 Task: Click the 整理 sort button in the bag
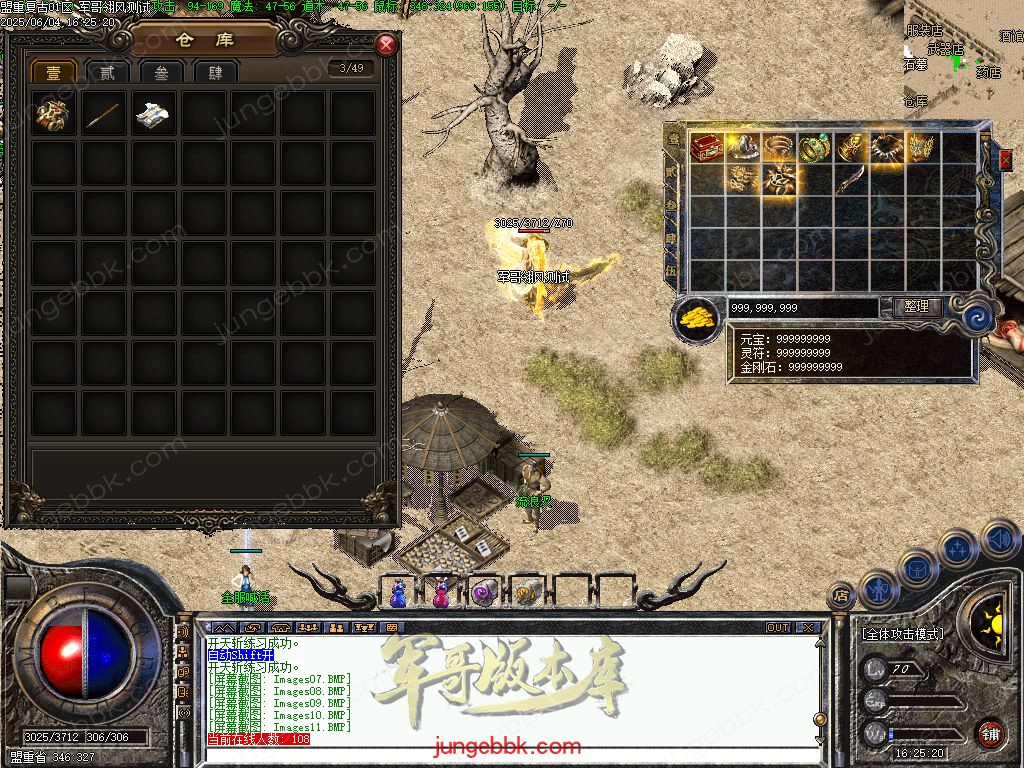pos(915,307)
